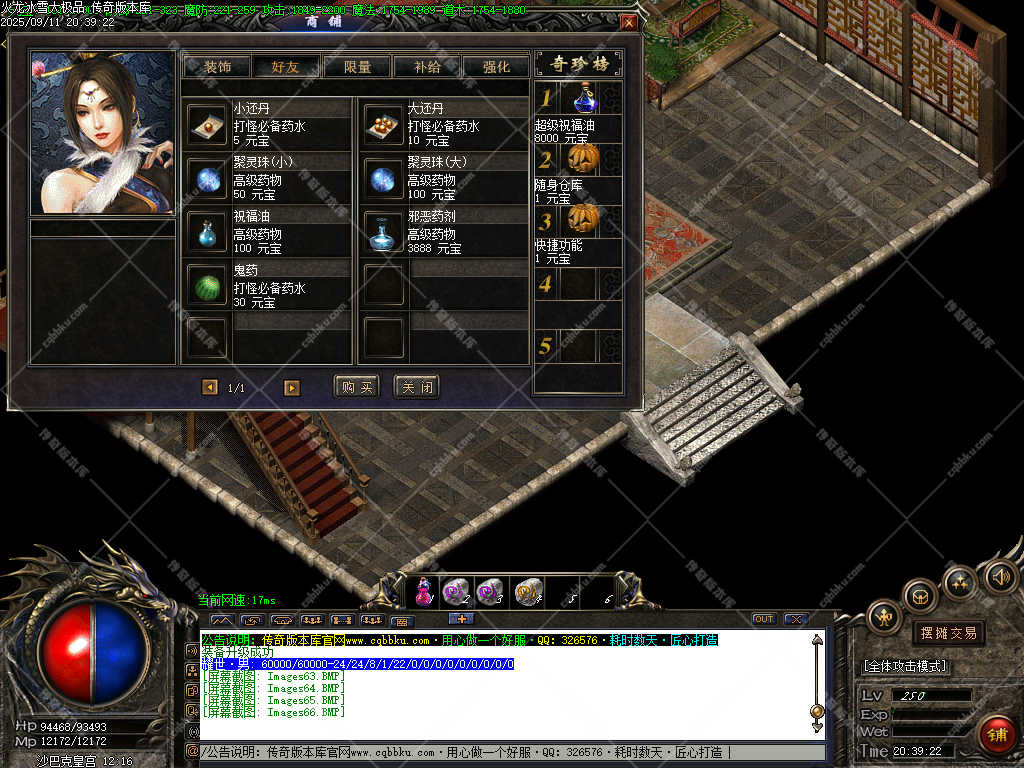Go to the next shop page arrow

click(292, 388)
